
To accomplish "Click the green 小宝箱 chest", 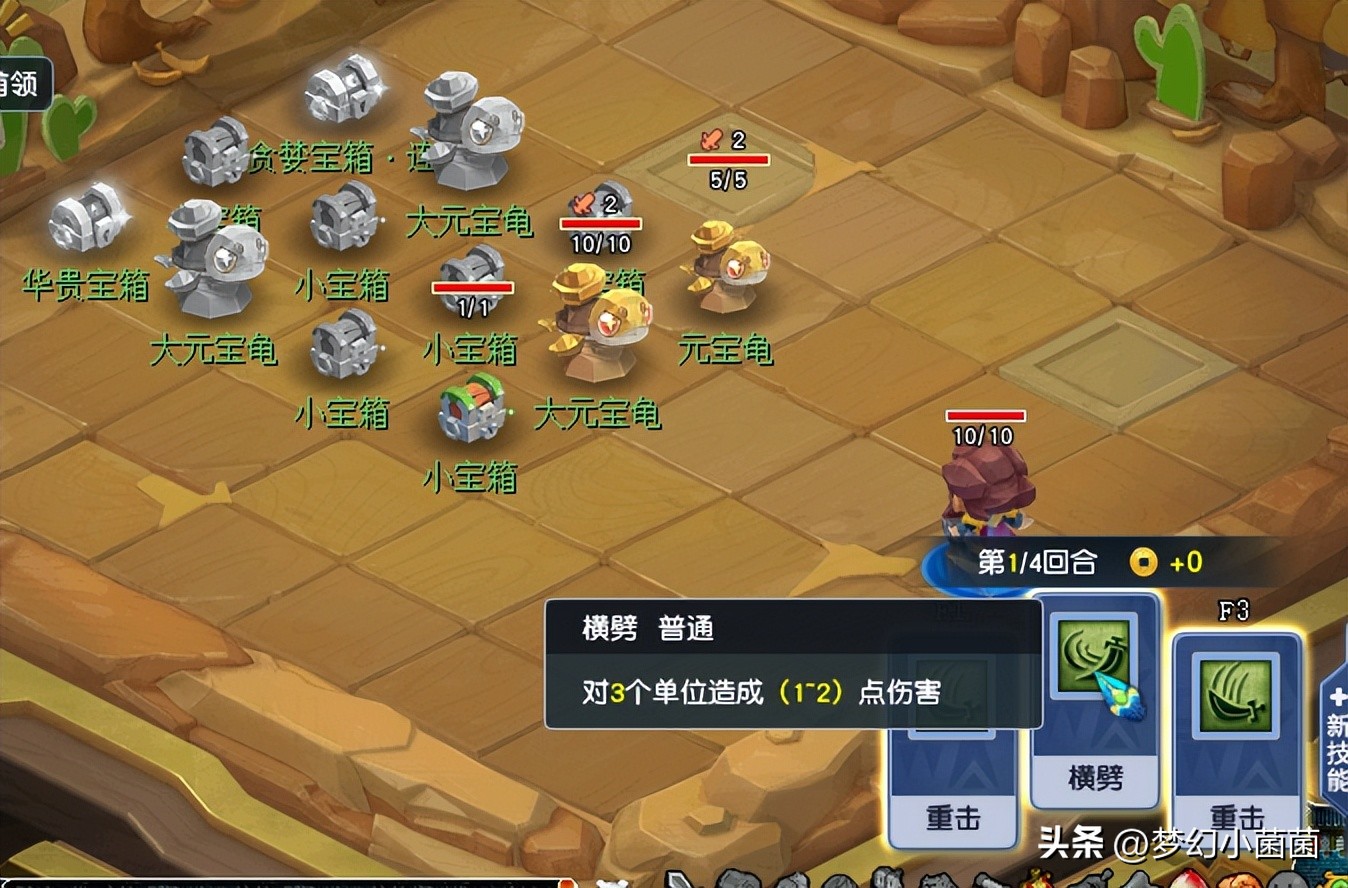I will tap(470, 410).
